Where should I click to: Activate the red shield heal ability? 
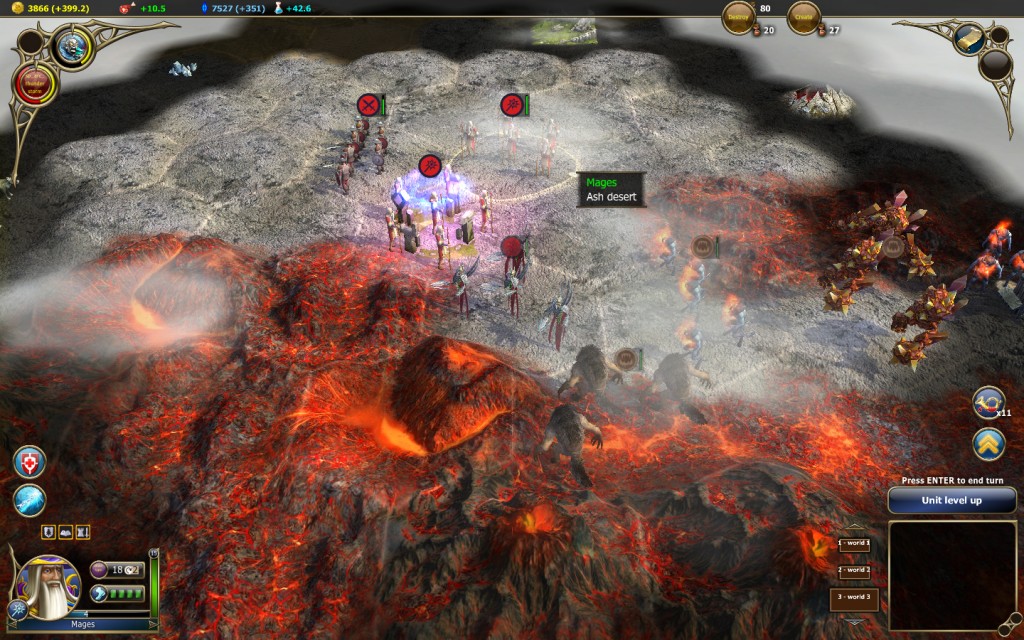click(29, 461)
